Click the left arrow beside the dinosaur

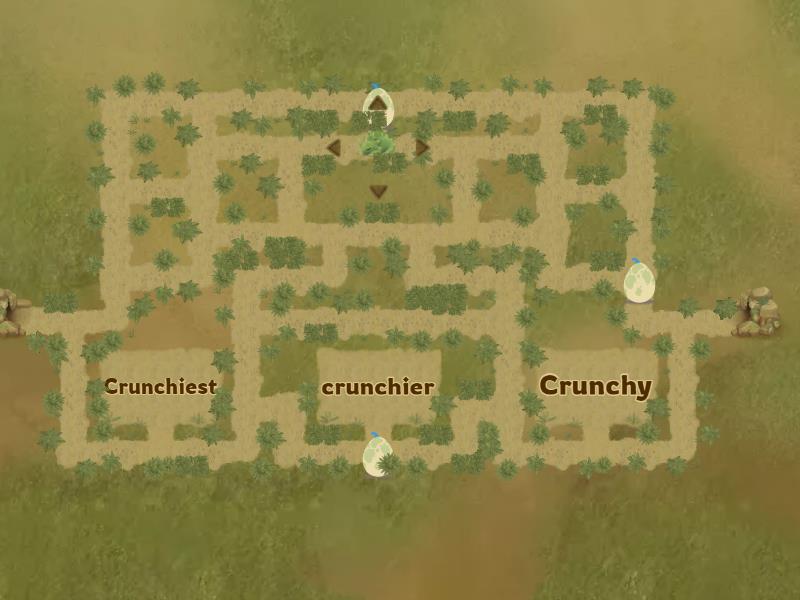pos(334,148)
